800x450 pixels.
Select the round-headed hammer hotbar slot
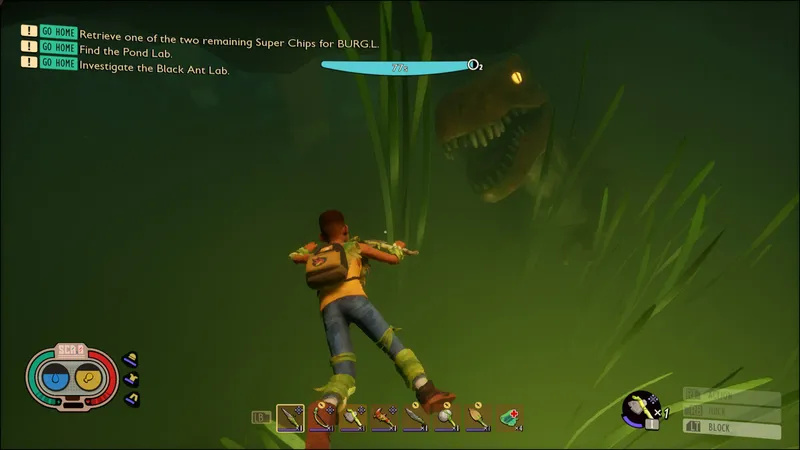click(446, 417)
